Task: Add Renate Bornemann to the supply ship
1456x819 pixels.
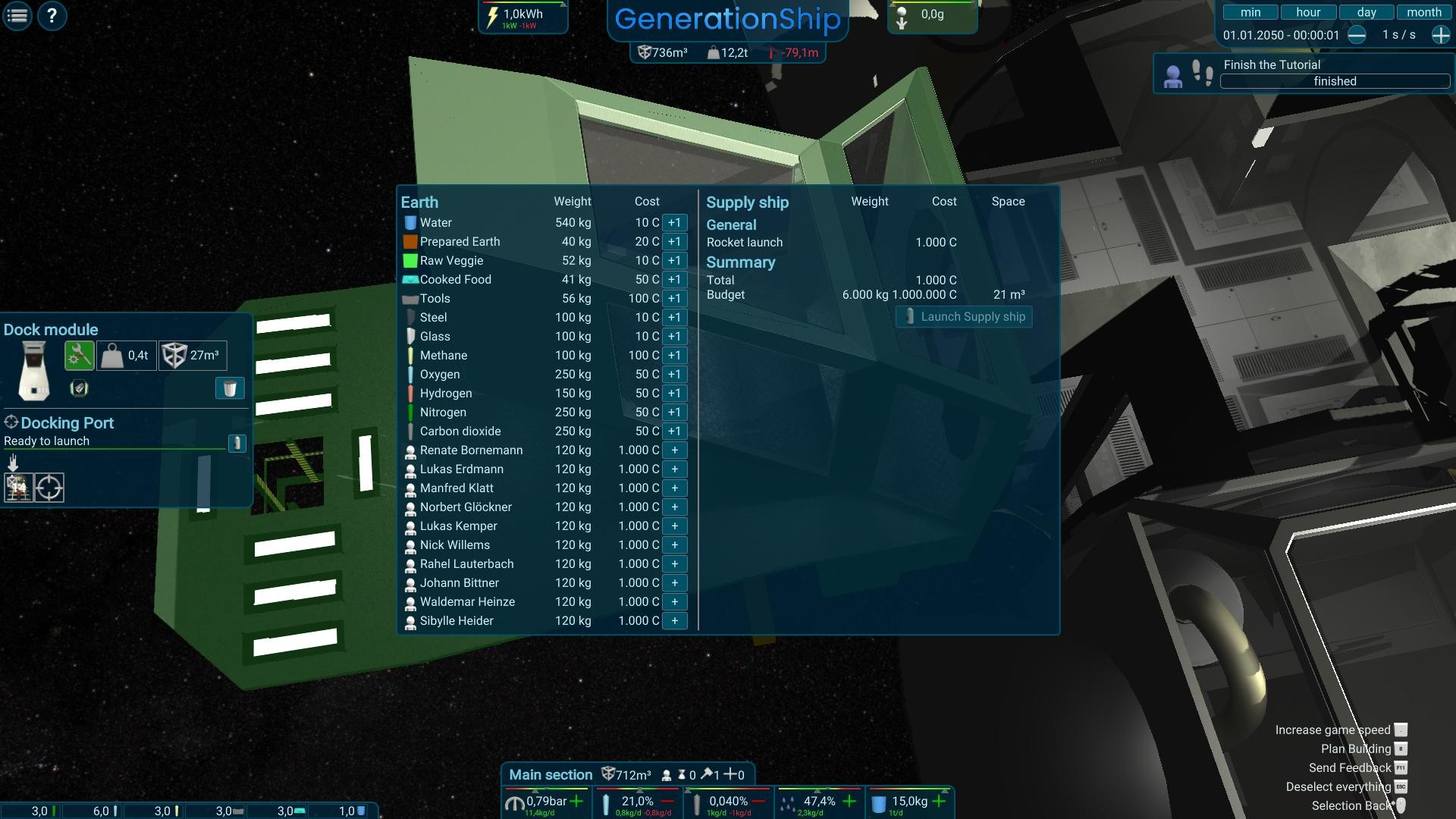Action: (673, 450)
